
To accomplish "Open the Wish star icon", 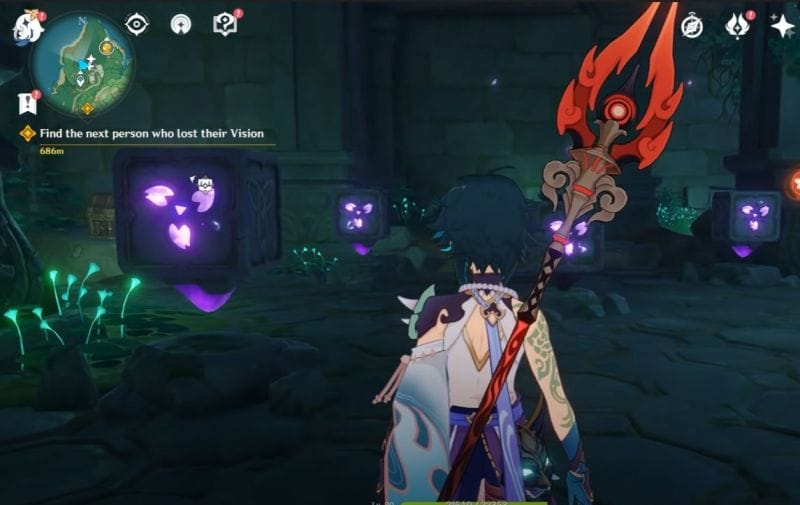I will coord(782,26).
